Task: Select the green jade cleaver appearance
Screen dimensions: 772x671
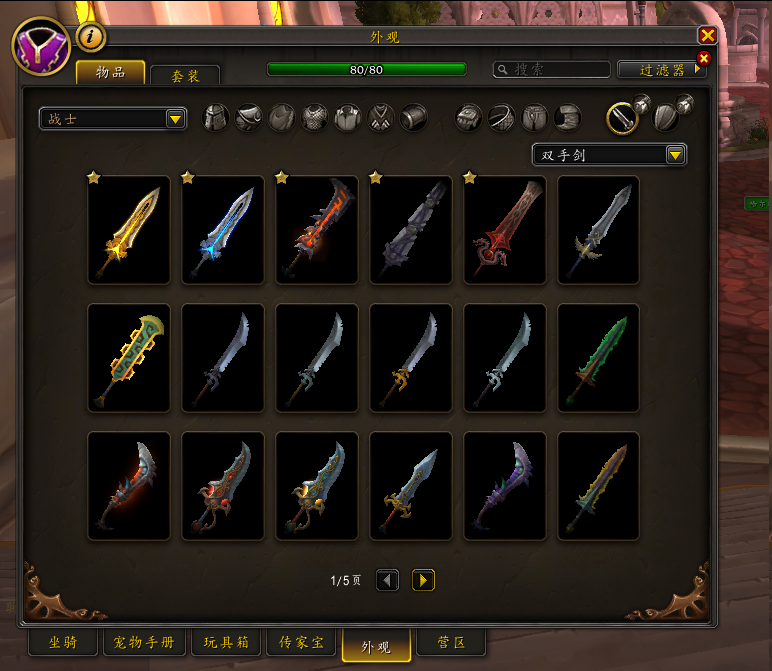Action: click(129, 358)
